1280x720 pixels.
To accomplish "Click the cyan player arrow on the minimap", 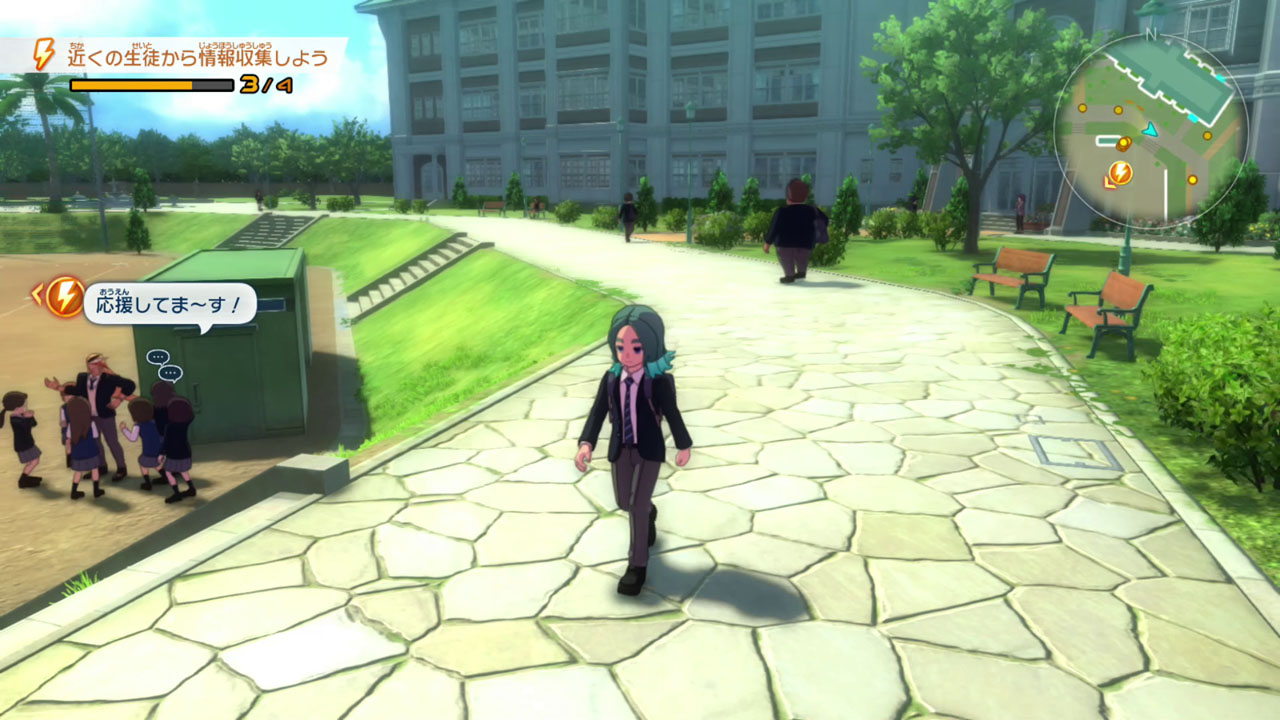I will coord(1151,129).
